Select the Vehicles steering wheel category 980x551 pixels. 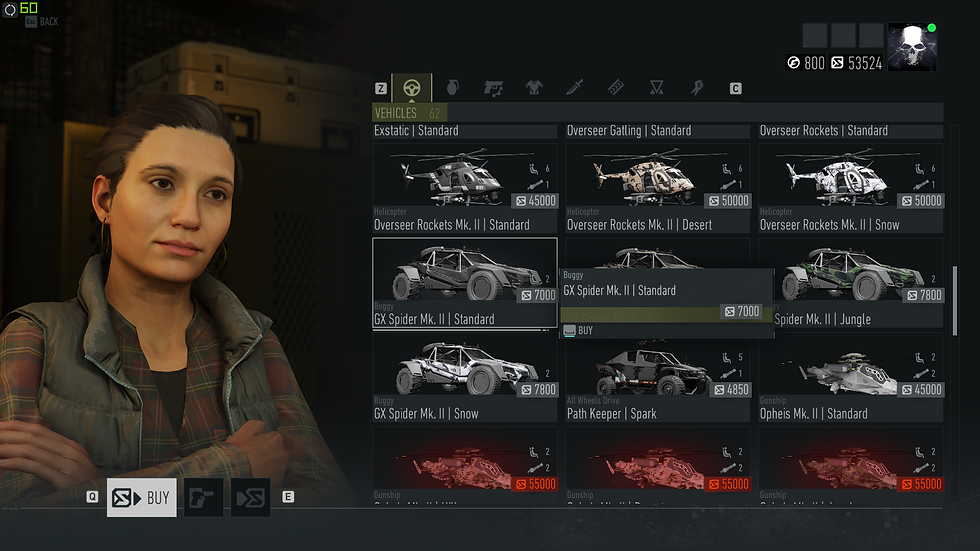click(411, 88)
